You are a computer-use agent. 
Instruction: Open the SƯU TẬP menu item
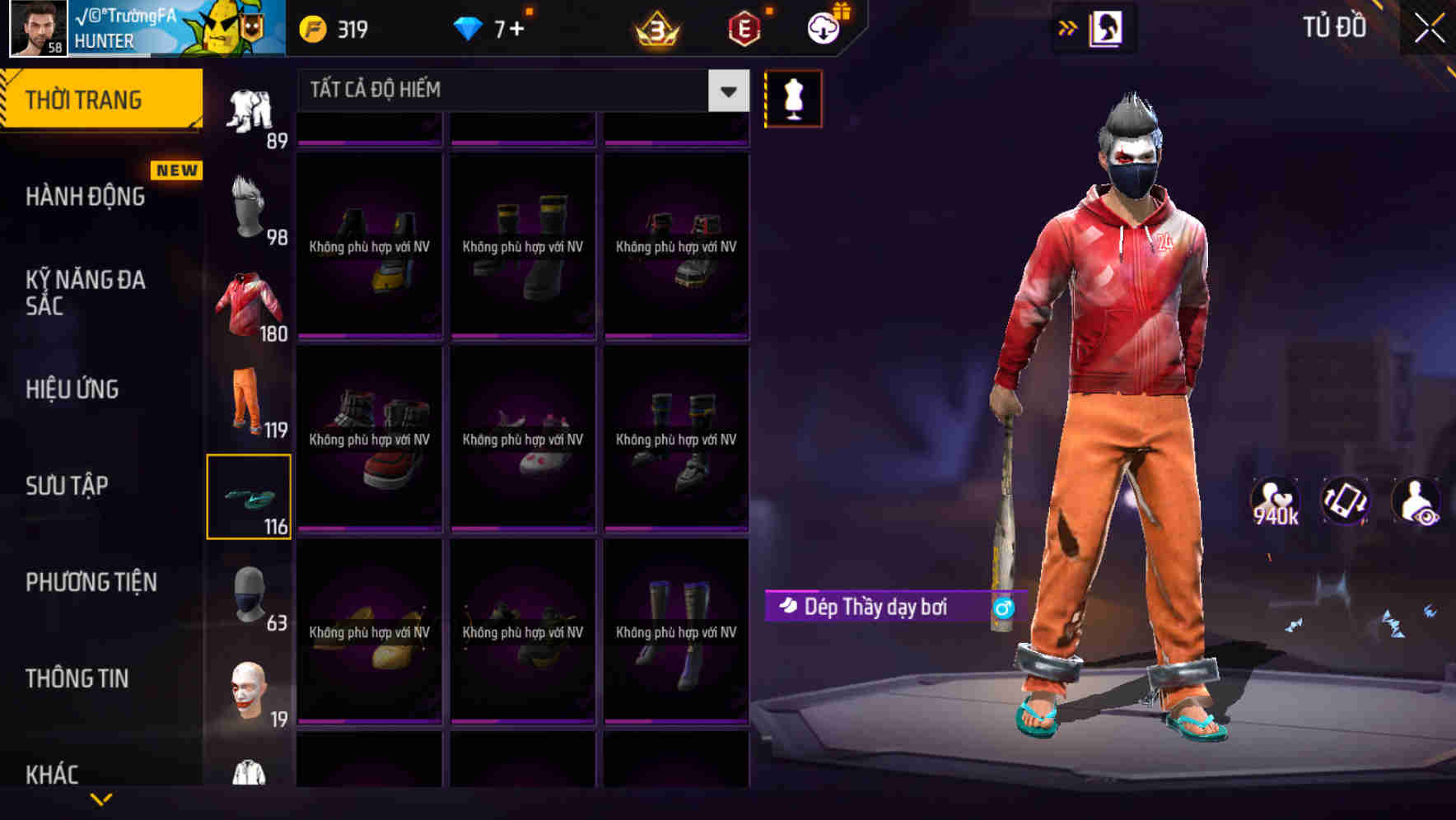coord(70,486)
